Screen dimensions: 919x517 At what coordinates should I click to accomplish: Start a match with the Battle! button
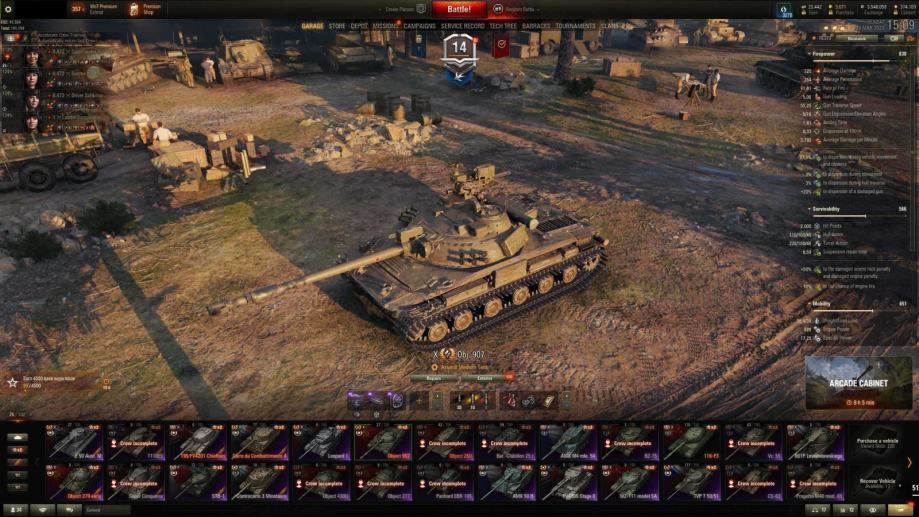tap(459, 9)
